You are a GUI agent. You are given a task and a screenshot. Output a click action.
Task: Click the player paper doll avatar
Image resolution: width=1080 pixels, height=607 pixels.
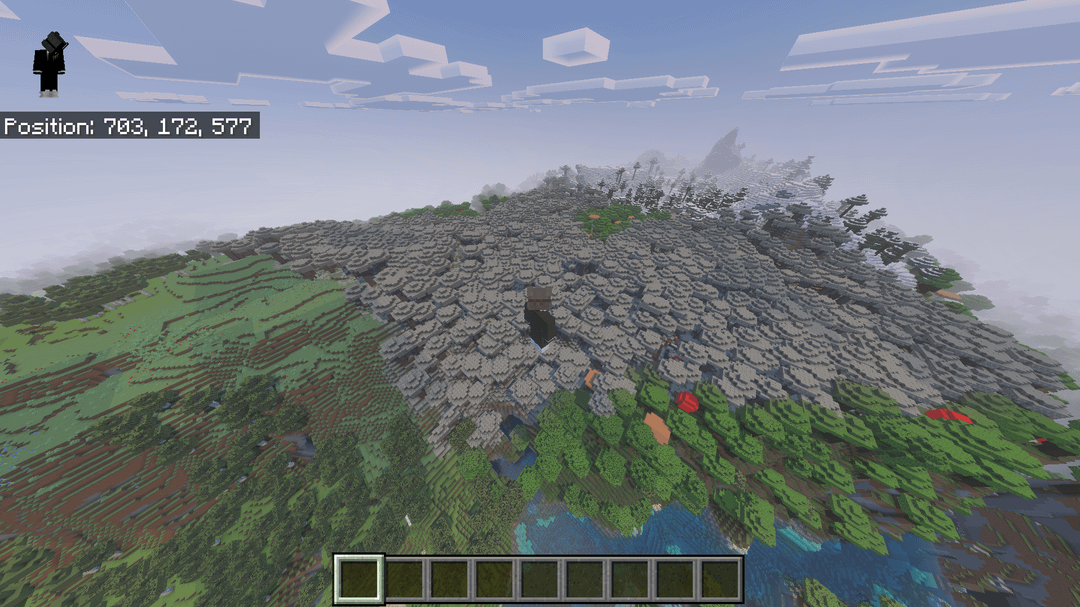tap(49, 64)
